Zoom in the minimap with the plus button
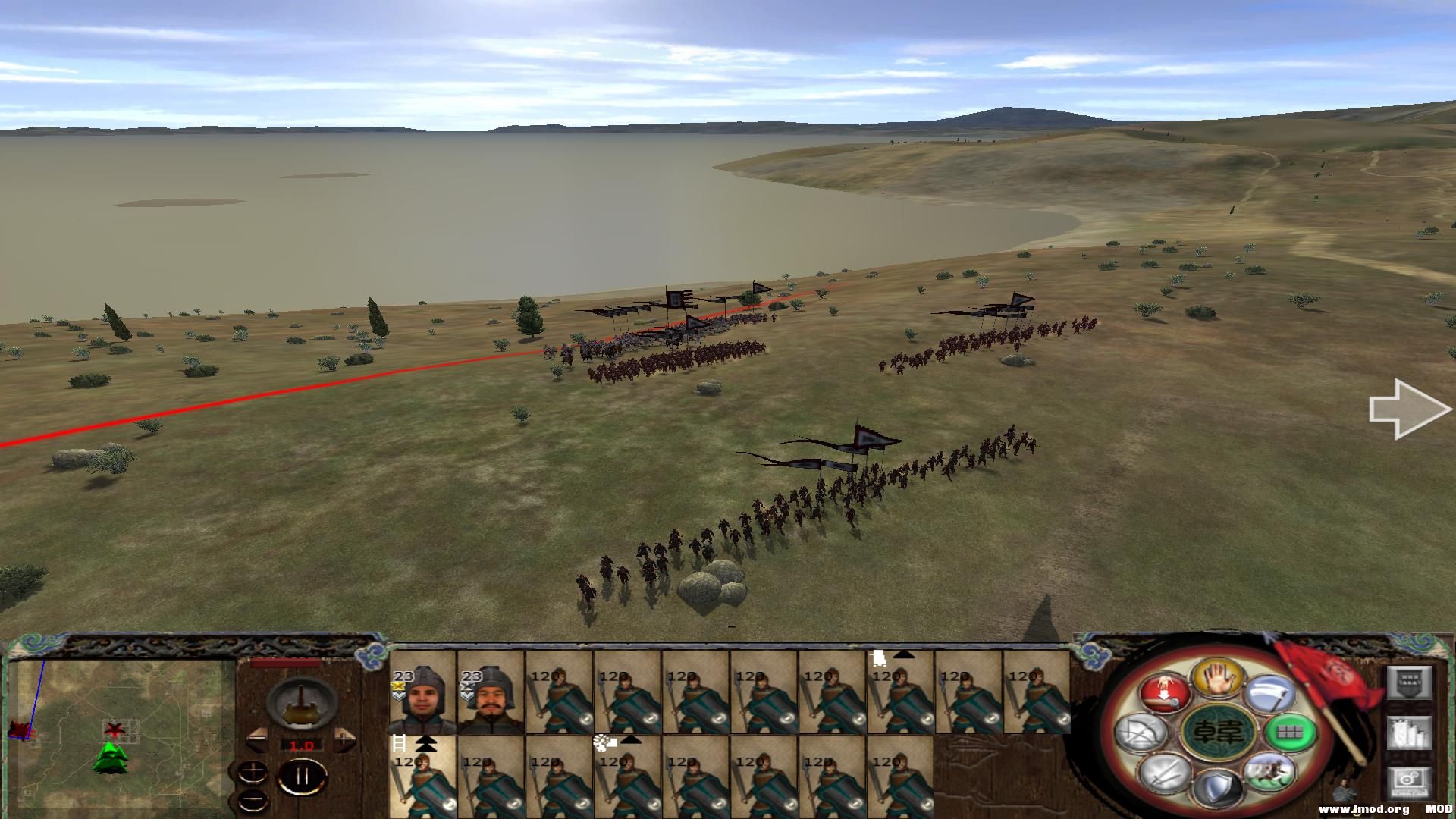Screen dimensions: 1456x819 click(253, 771)
